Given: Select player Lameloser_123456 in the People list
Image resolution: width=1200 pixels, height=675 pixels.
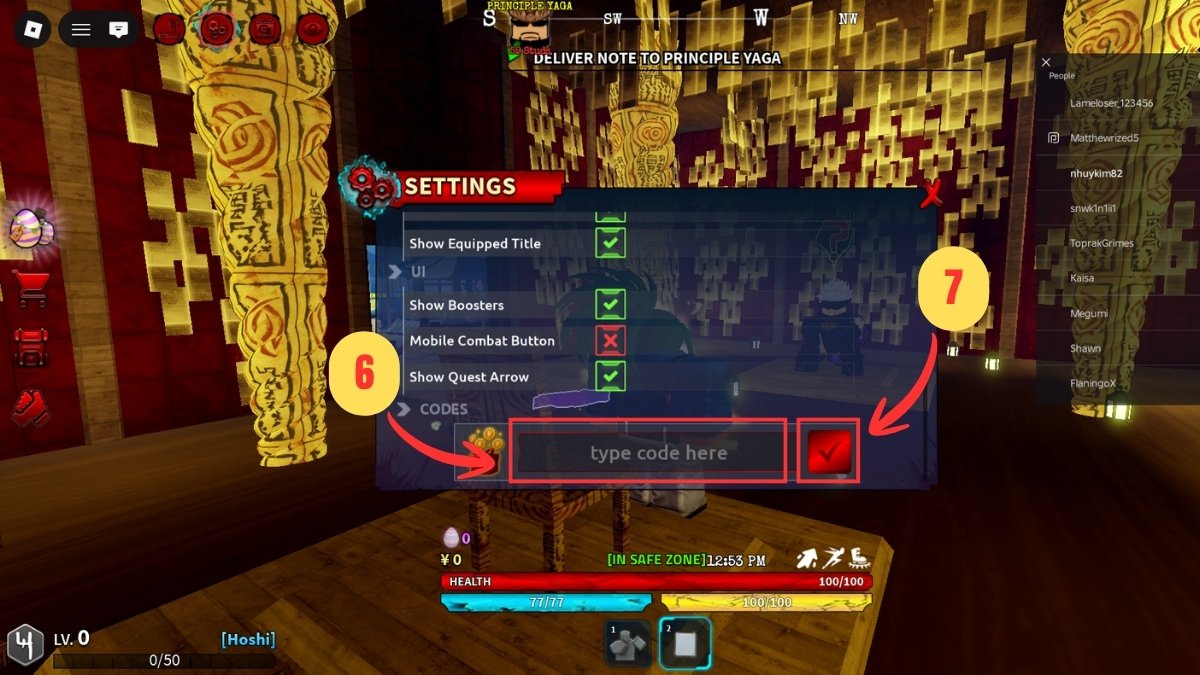Looking at the screenshot, I should [x=1111, y=103].
